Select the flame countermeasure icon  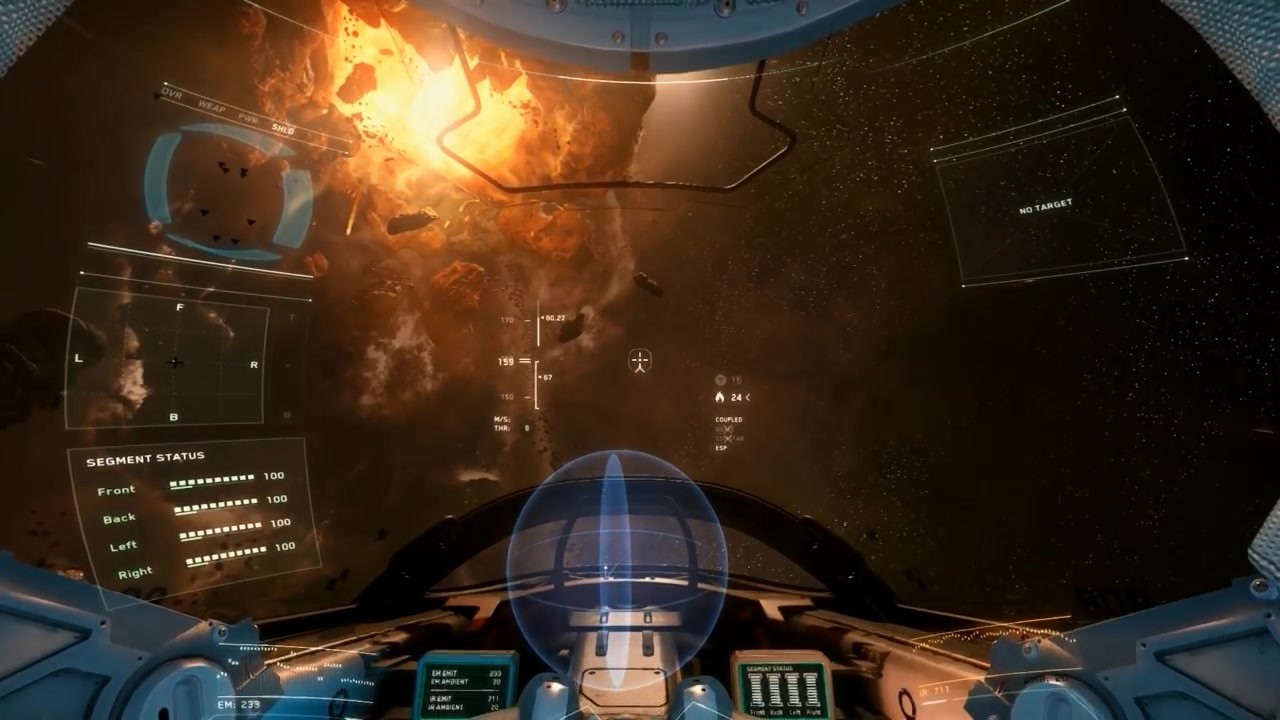[720, 397]
